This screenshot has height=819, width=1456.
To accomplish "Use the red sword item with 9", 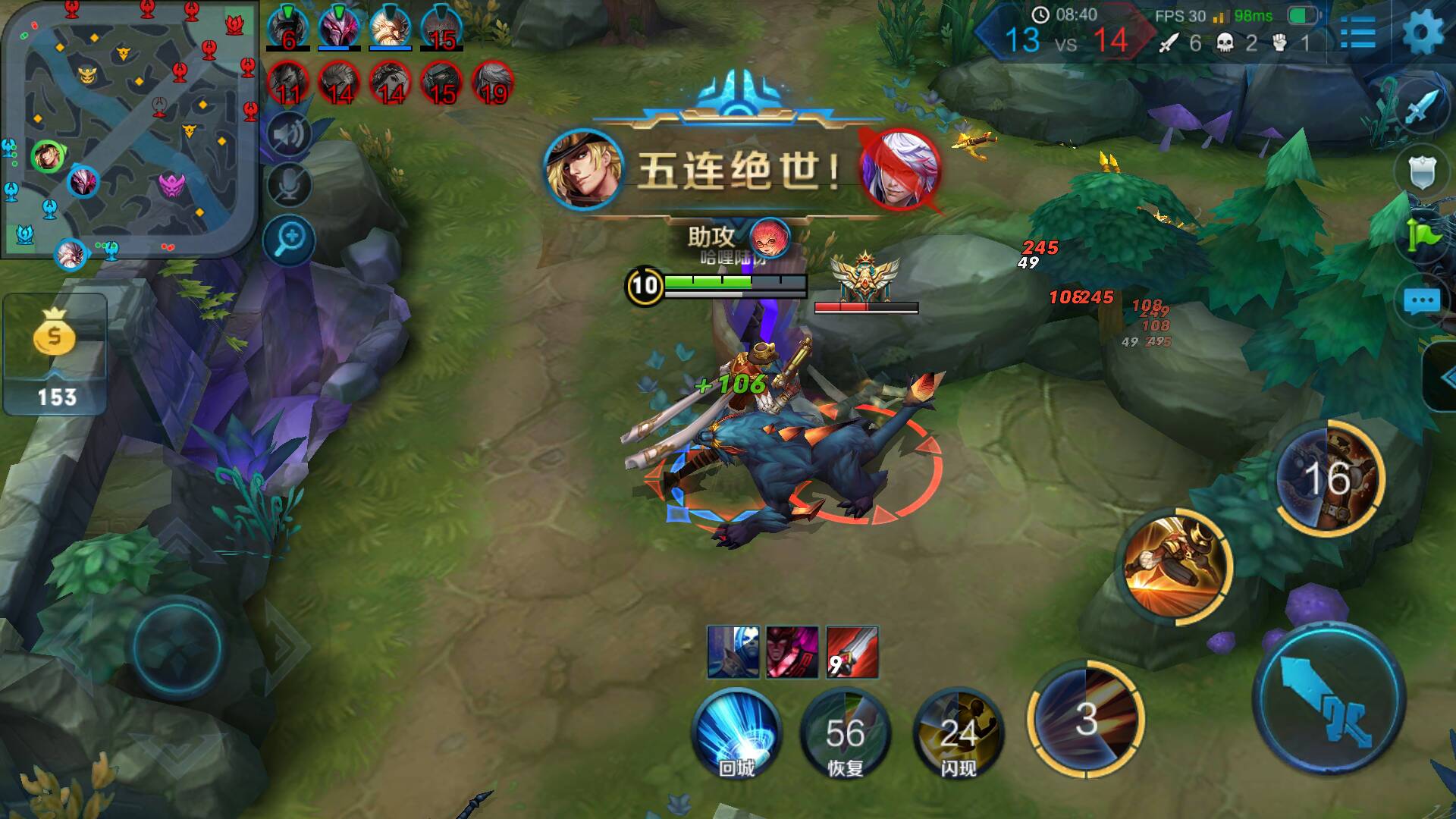I will 852,652.
